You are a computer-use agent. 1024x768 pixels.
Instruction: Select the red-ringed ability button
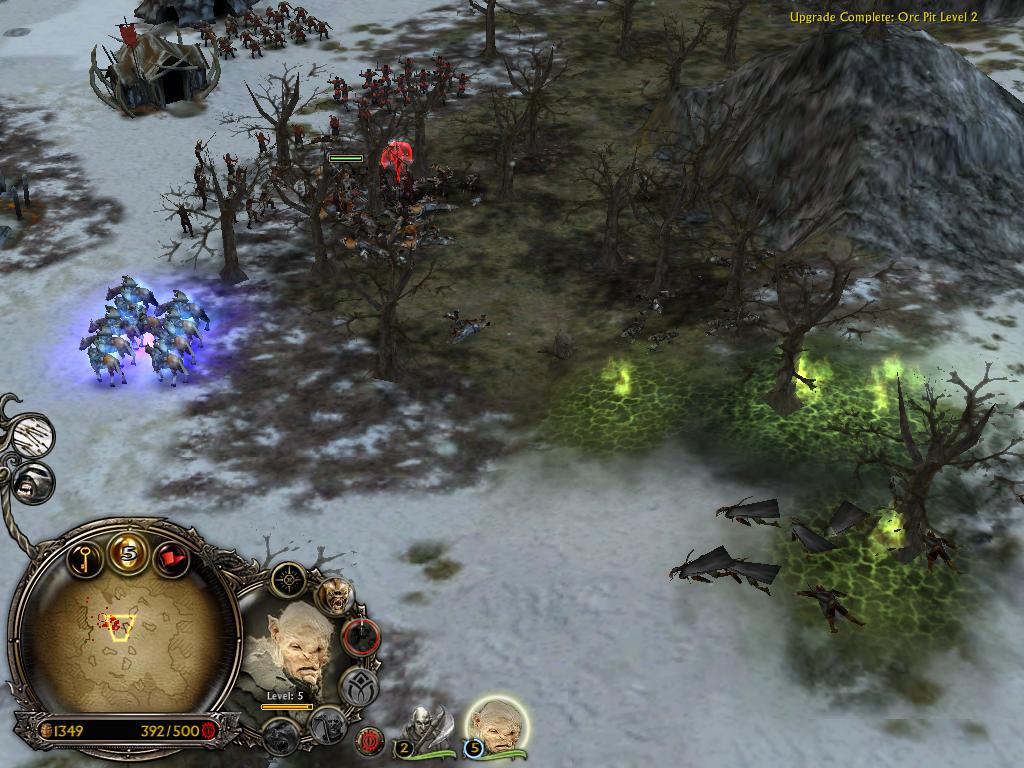361,636
